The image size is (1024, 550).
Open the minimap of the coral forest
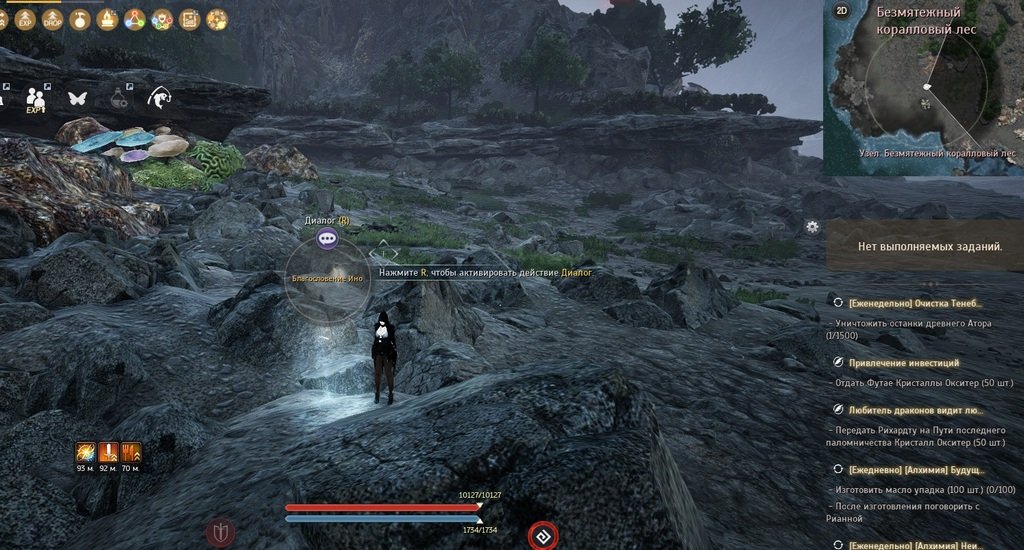click(x=925, y=95)
